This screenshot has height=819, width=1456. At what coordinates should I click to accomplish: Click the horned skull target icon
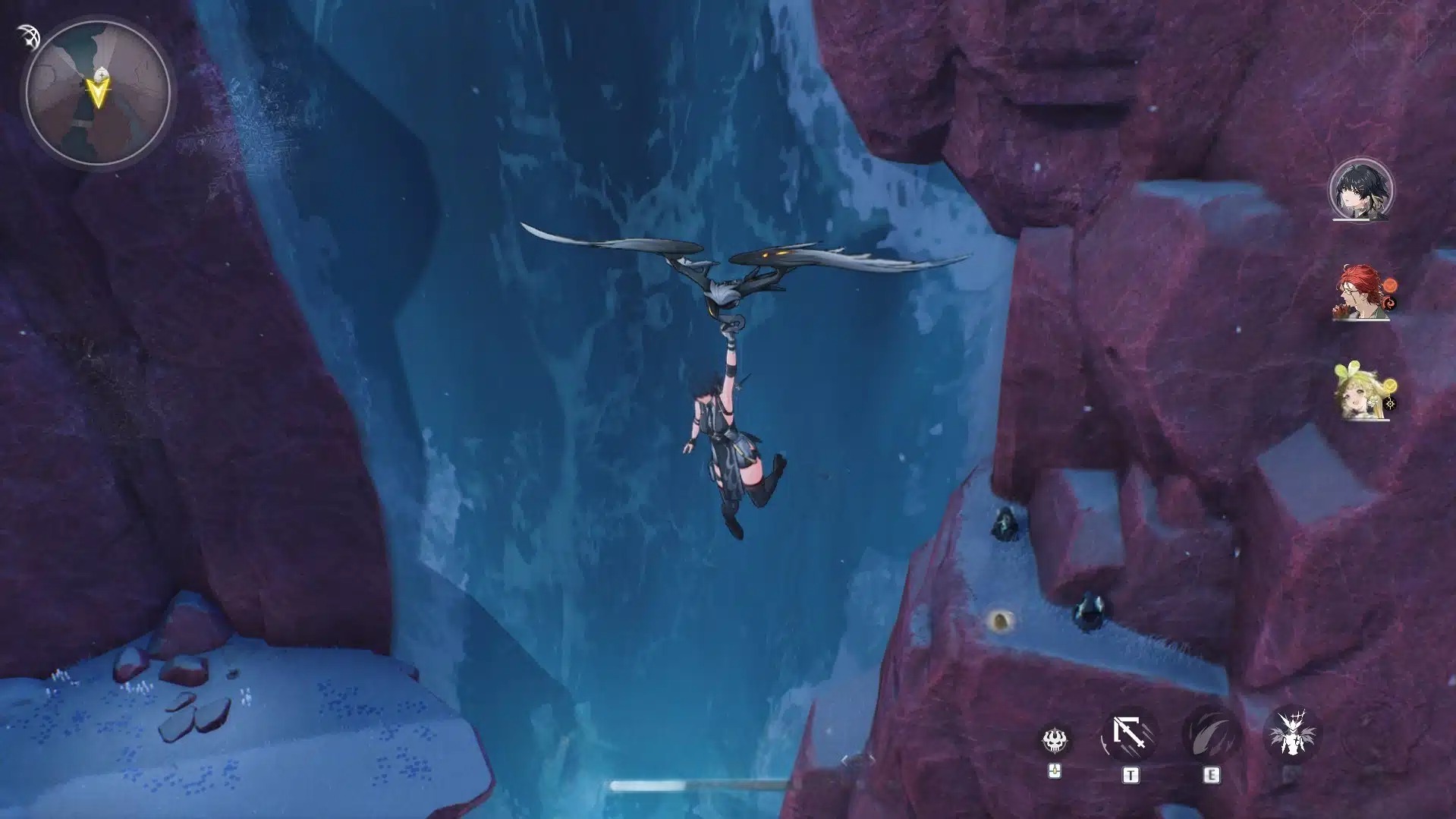pos(1055,739)
